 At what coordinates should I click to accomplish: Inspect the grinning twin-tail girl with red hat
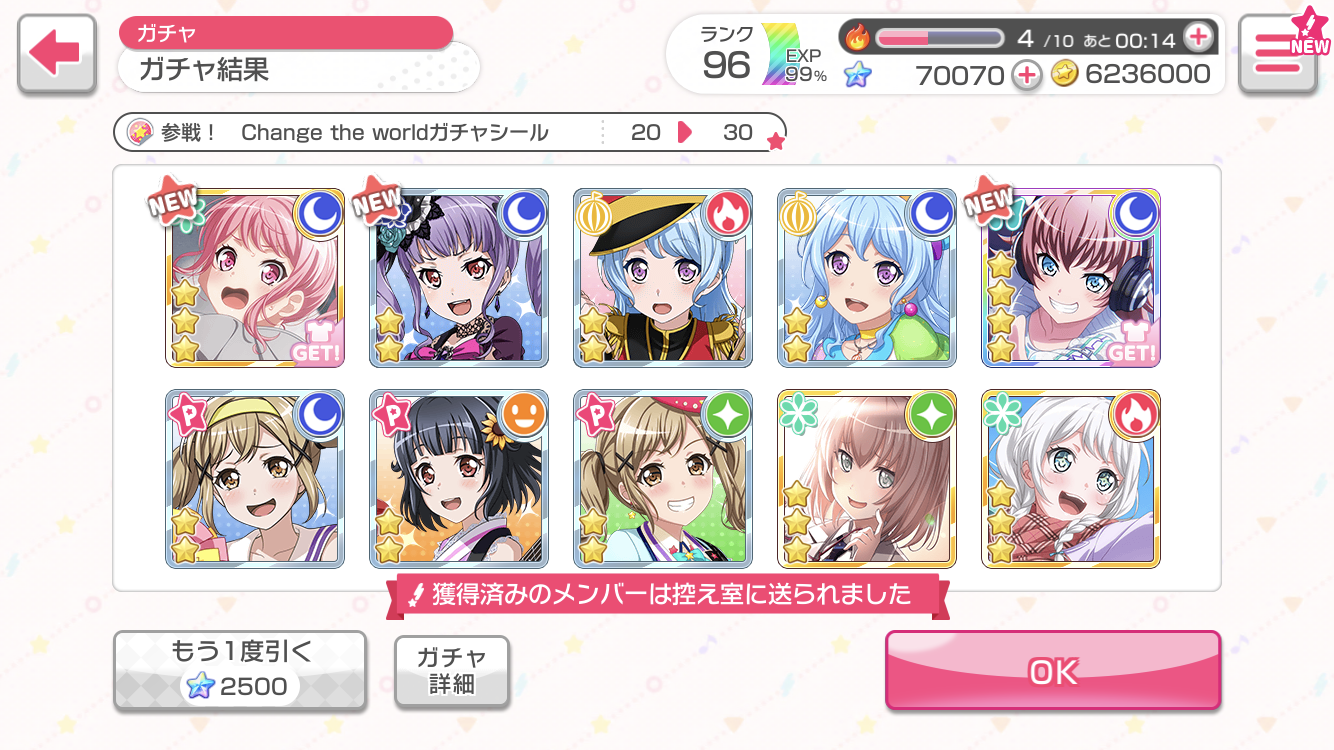pyautogui.click(x=663, y=479)
